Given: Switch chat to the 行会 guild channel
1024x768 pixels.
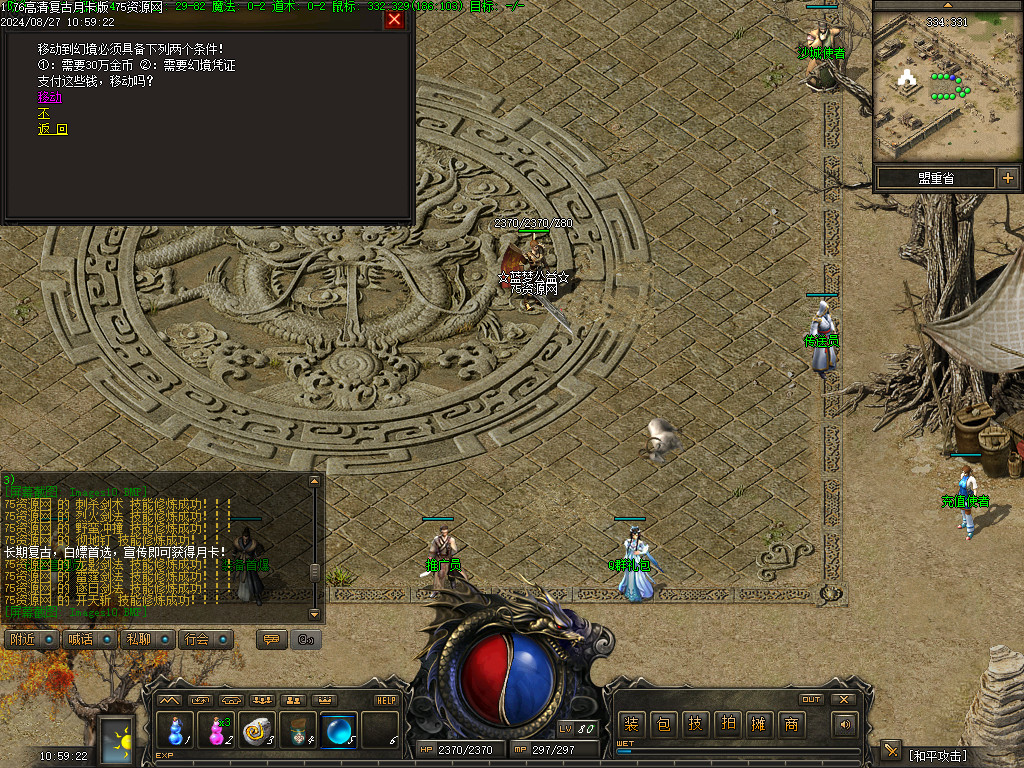Looking at the screenshot, I should (x=206, y=639).
